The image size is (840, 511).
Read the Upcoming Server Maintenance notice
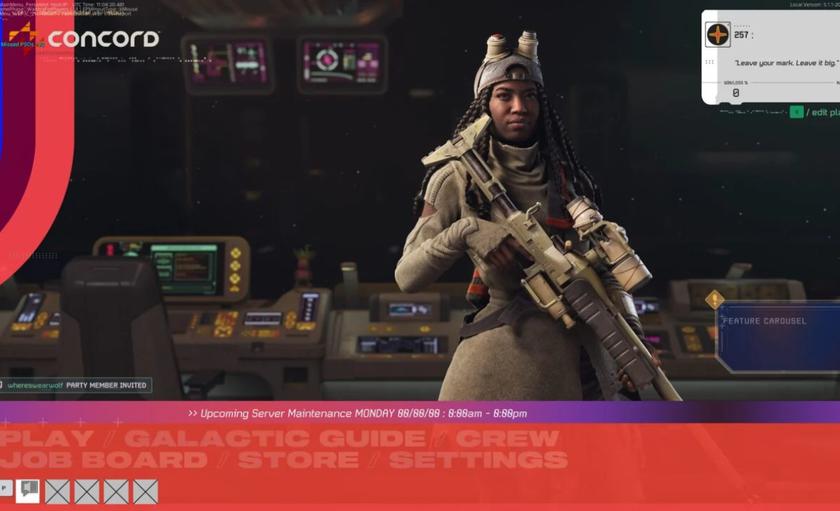357,413
